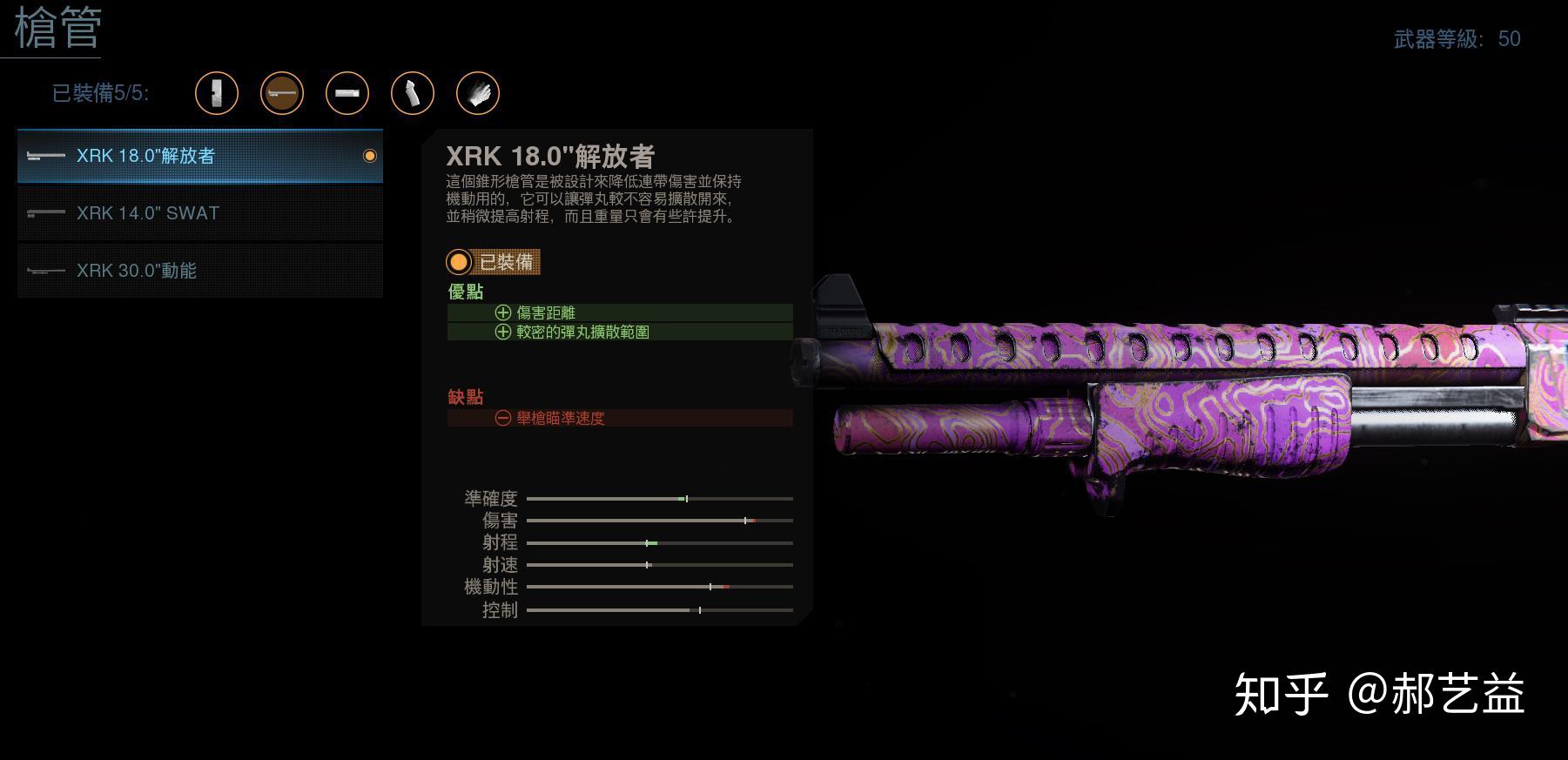
Task: Select the highlighted barrel attachment slot icon
Action: click(283, 93)
